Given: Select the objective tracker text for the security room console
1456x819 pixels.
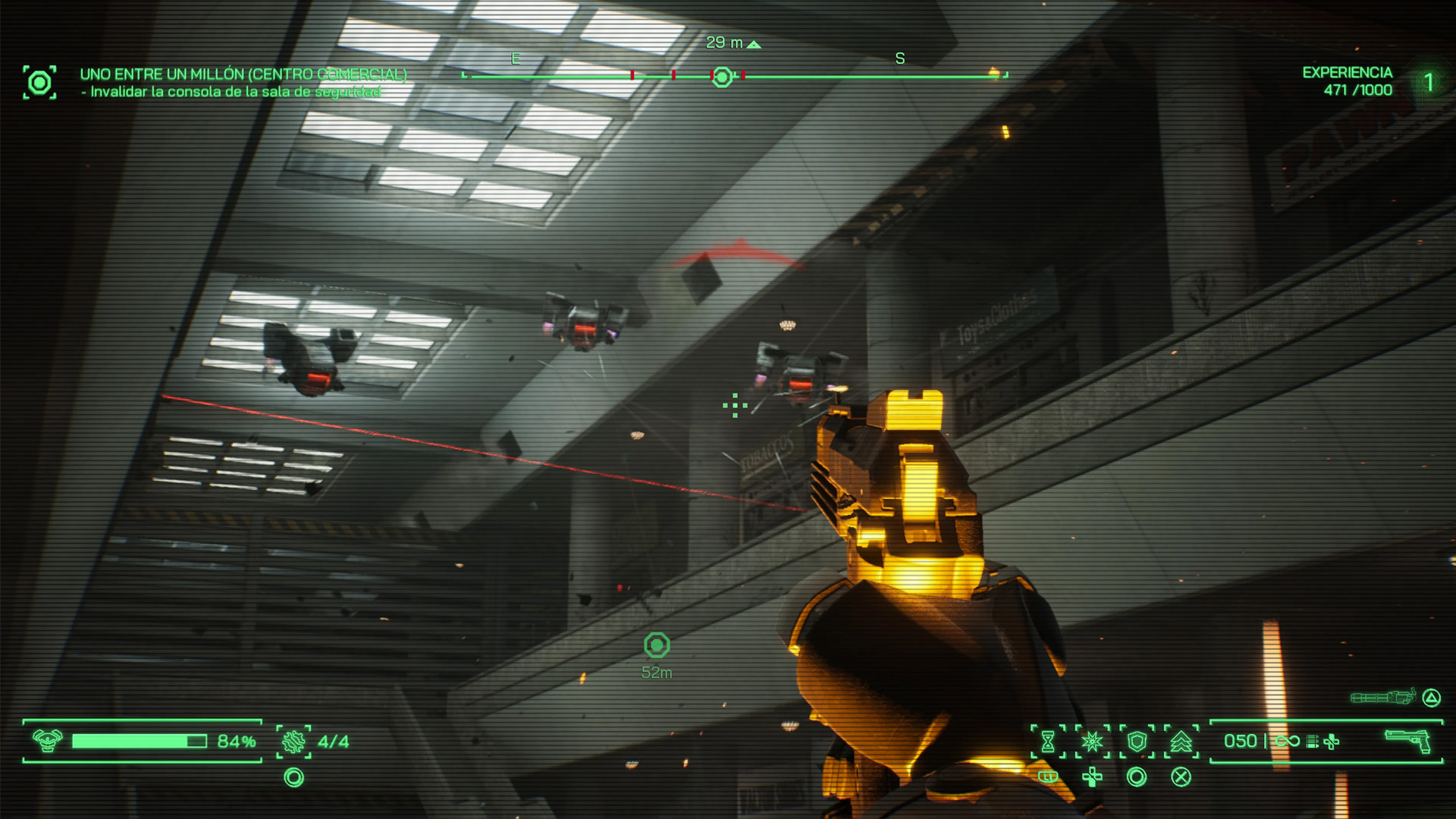Looking at the screenshot, I should [x=235, y=92].
